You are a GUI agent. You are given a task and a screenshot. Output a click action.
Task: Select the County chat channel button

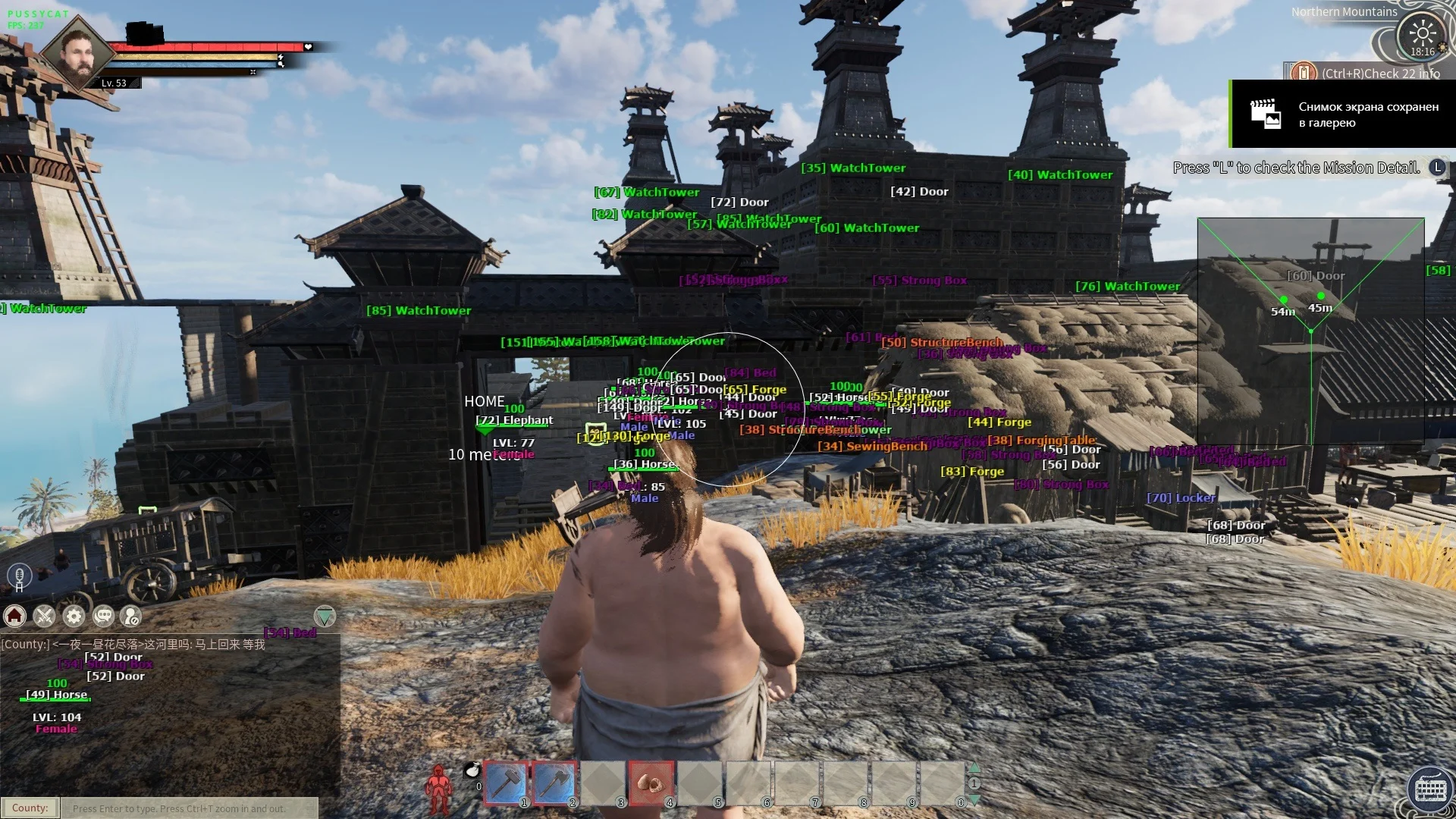pos(30,808)
